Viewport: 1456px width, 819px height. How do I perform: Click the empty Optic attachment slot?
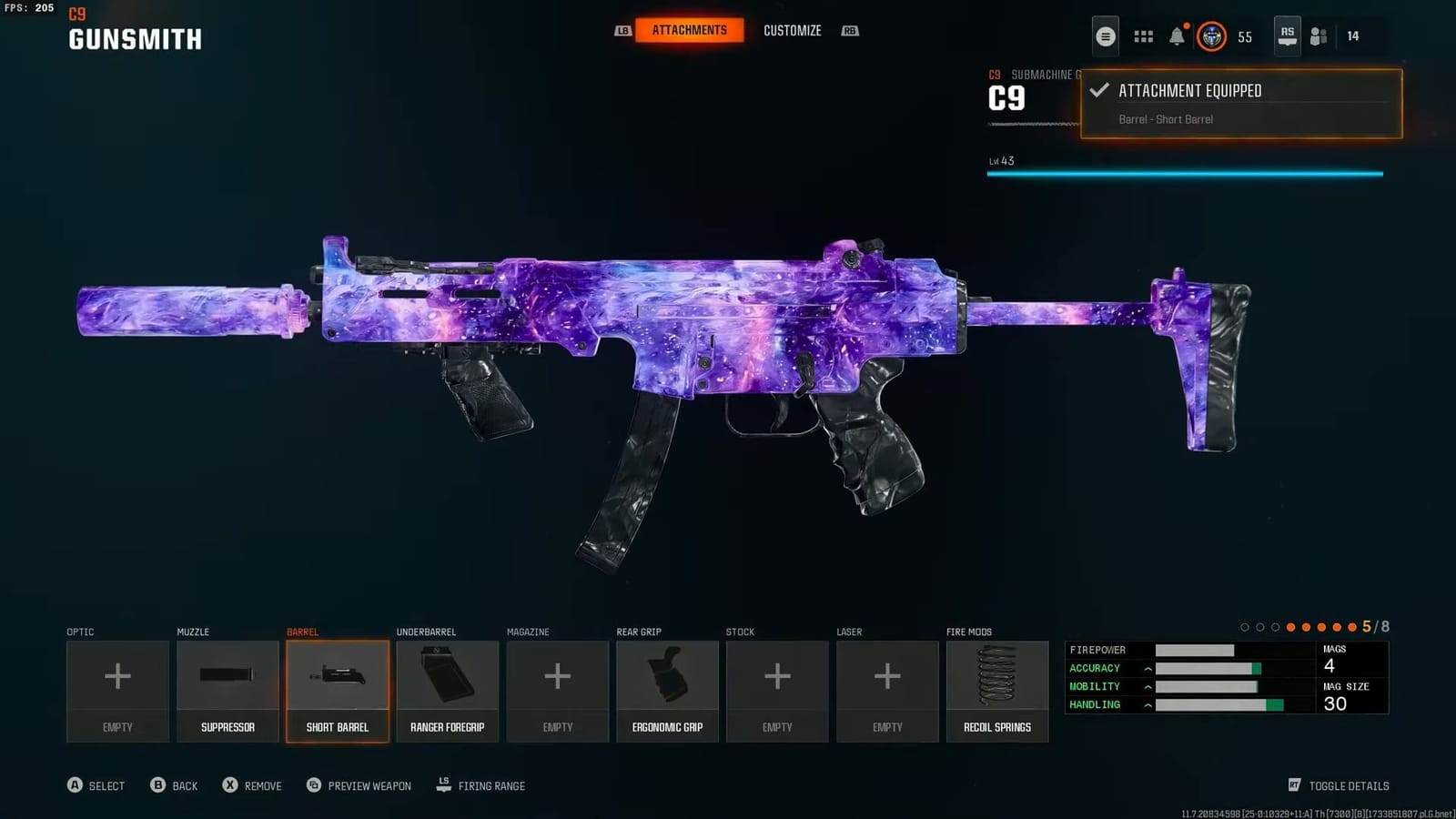(x=117, y=690)
